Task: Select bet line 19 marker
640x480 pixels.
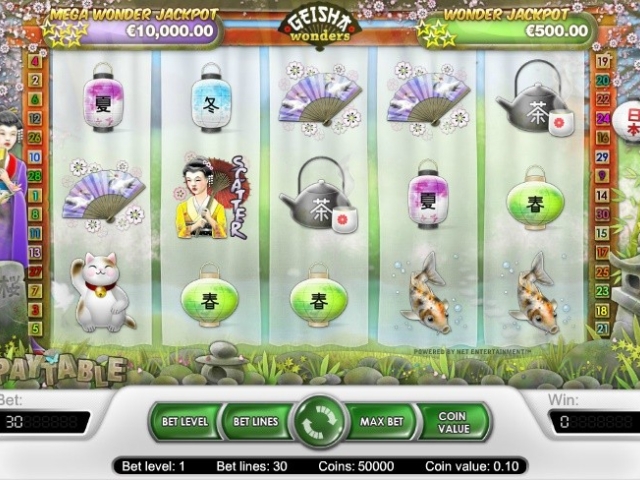Action: tap(602, 61)
